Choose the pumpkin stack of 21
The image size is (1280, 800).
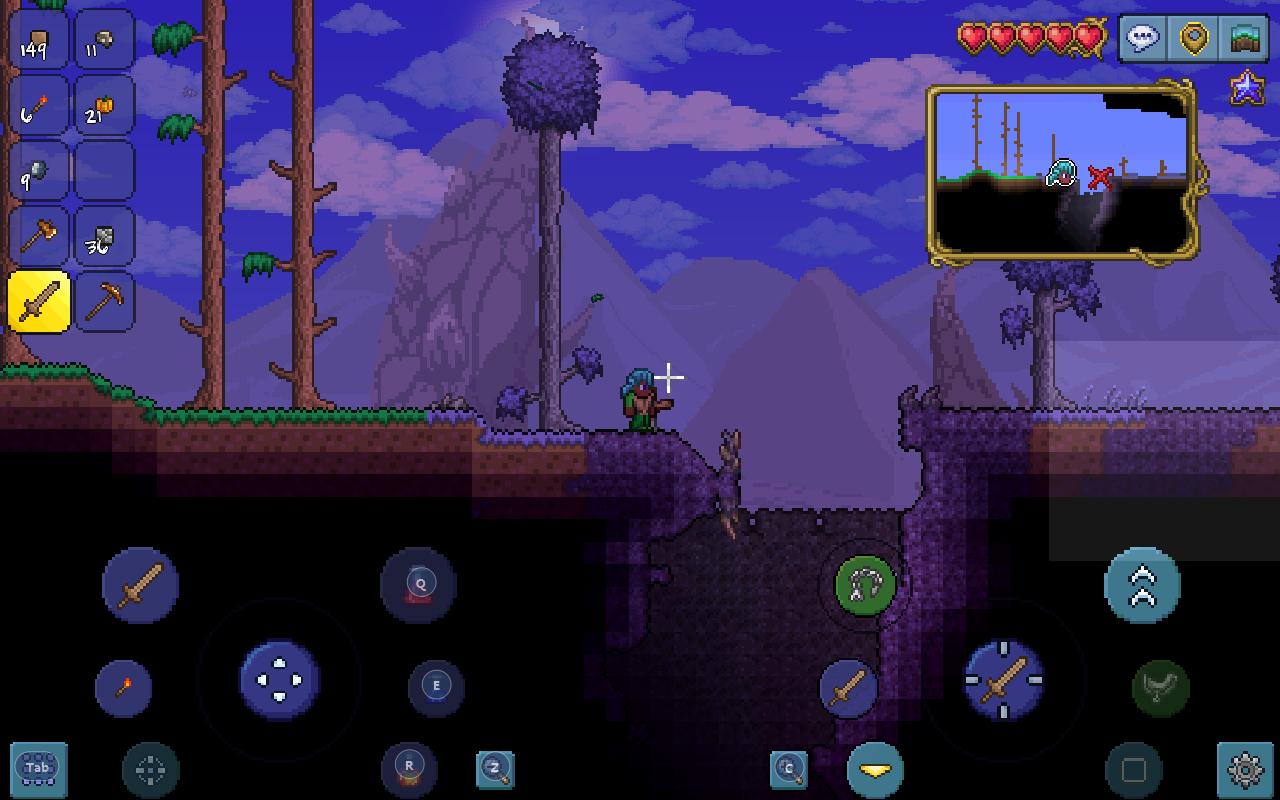[104, 107]
